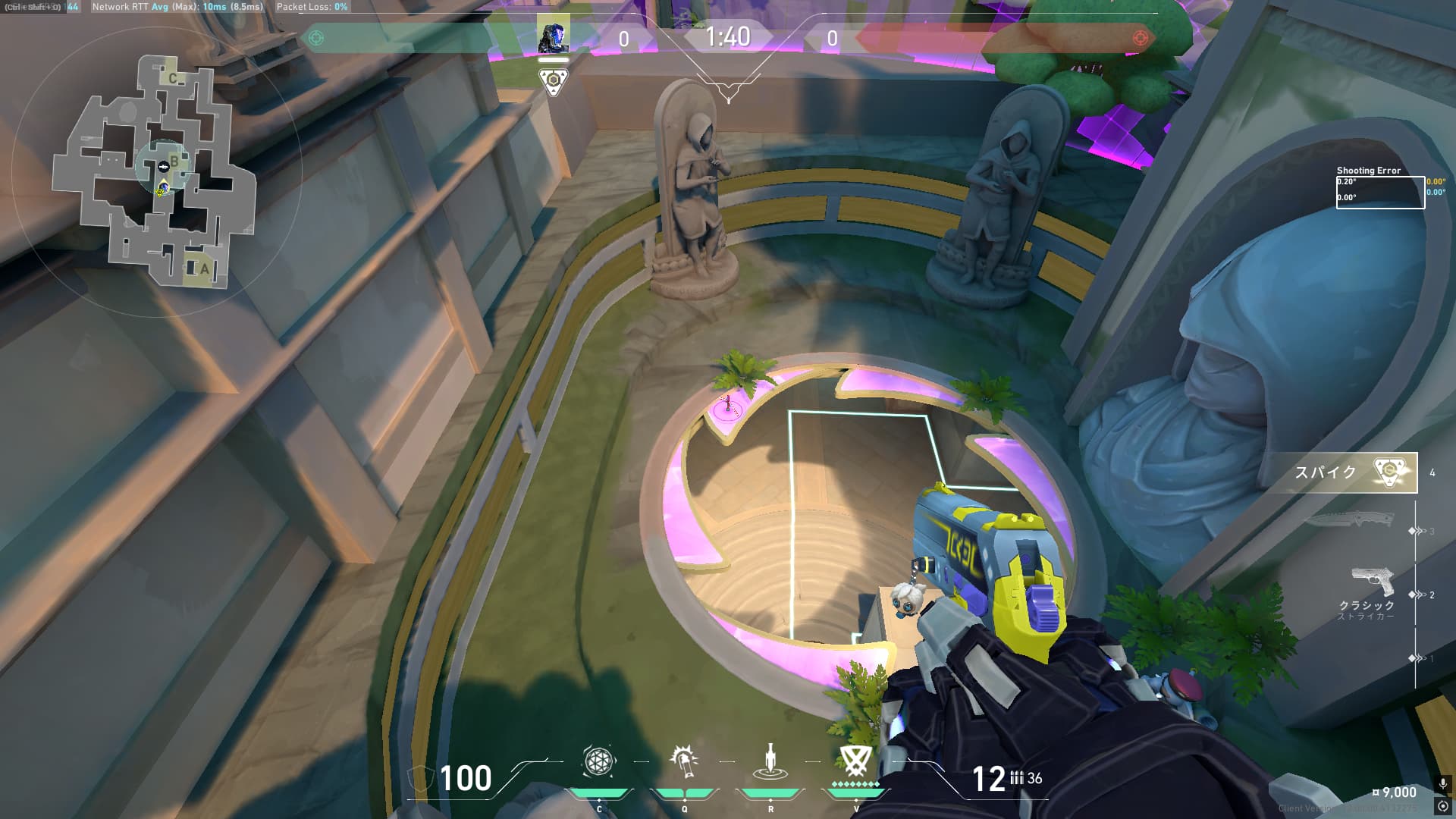
Task: Click the spike carrier icon below the portrait
Action: 553,80
